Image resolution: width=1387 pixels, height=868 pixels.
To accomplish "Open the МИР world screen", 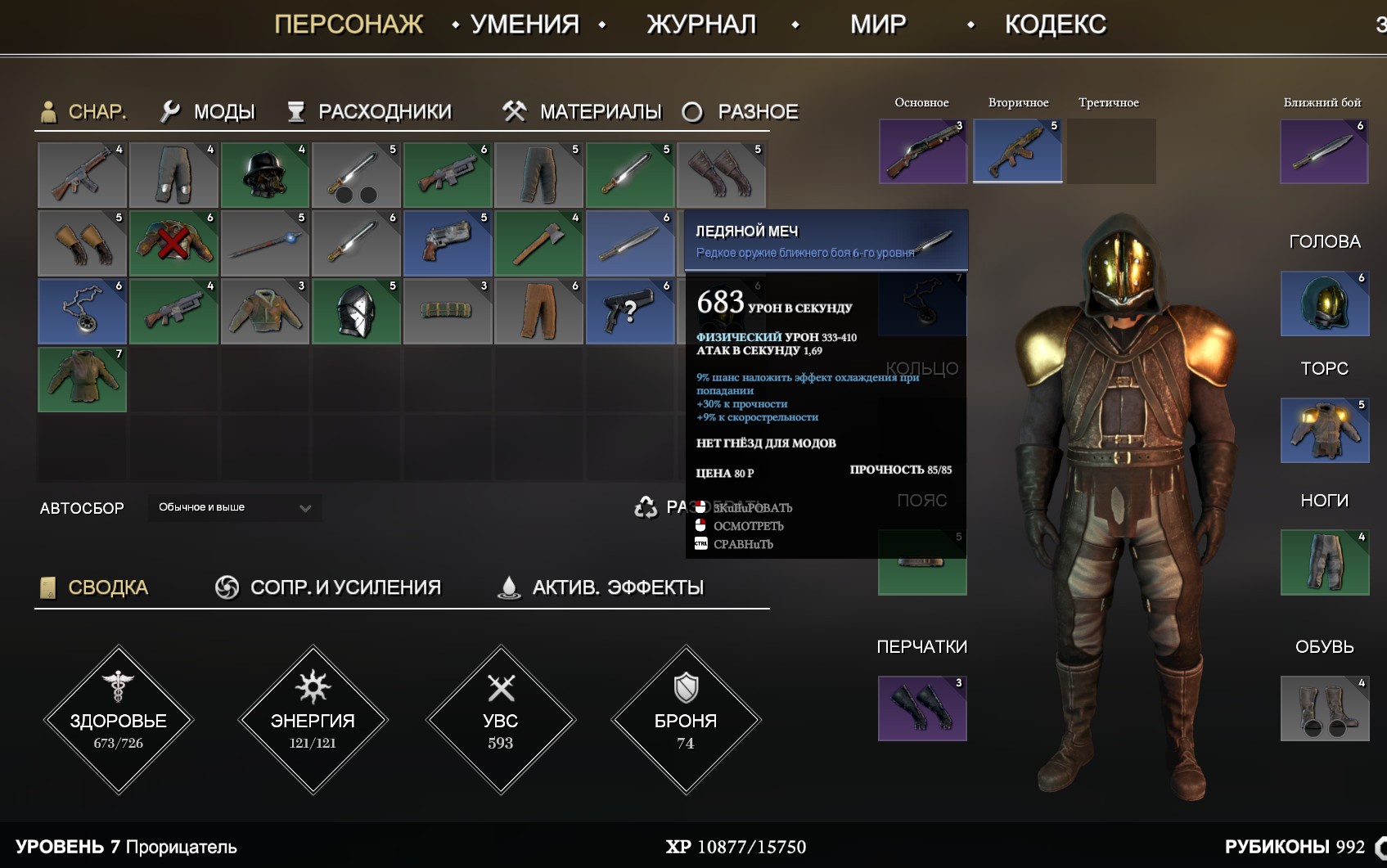I will tap(878, 25).
